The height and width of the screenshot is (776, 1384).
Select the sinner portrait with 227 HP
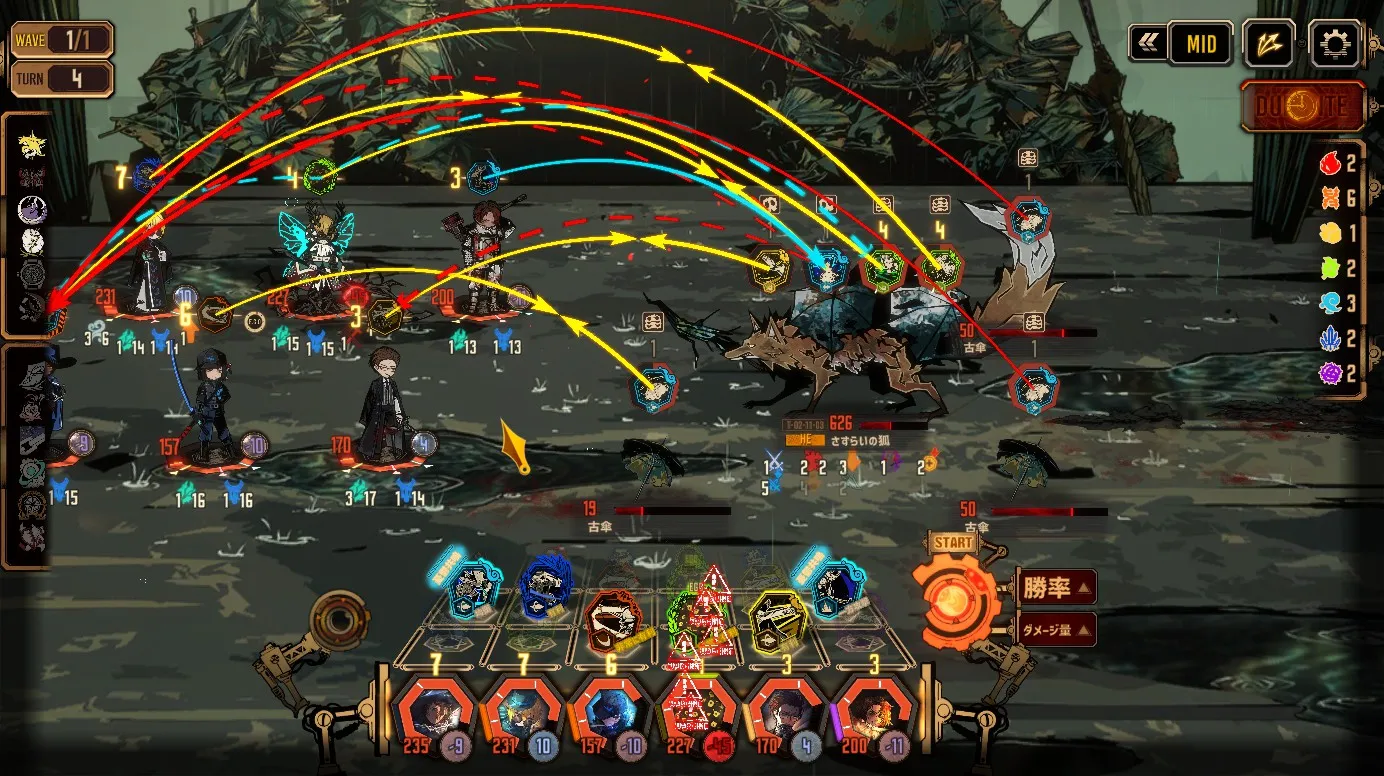click(x=697, y=712)
